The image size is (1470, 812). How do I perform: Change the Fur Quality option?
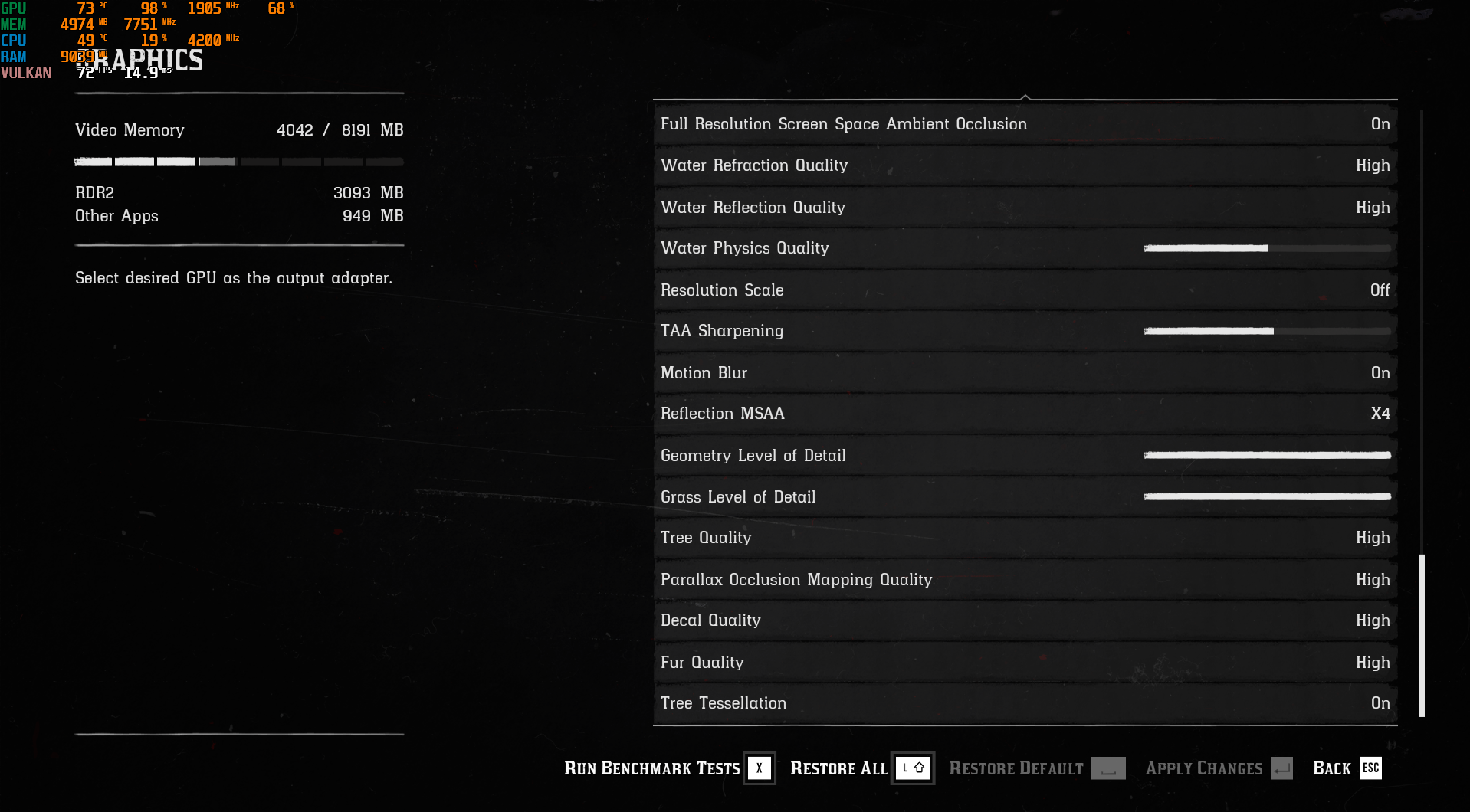click(x=1025, y=663)
